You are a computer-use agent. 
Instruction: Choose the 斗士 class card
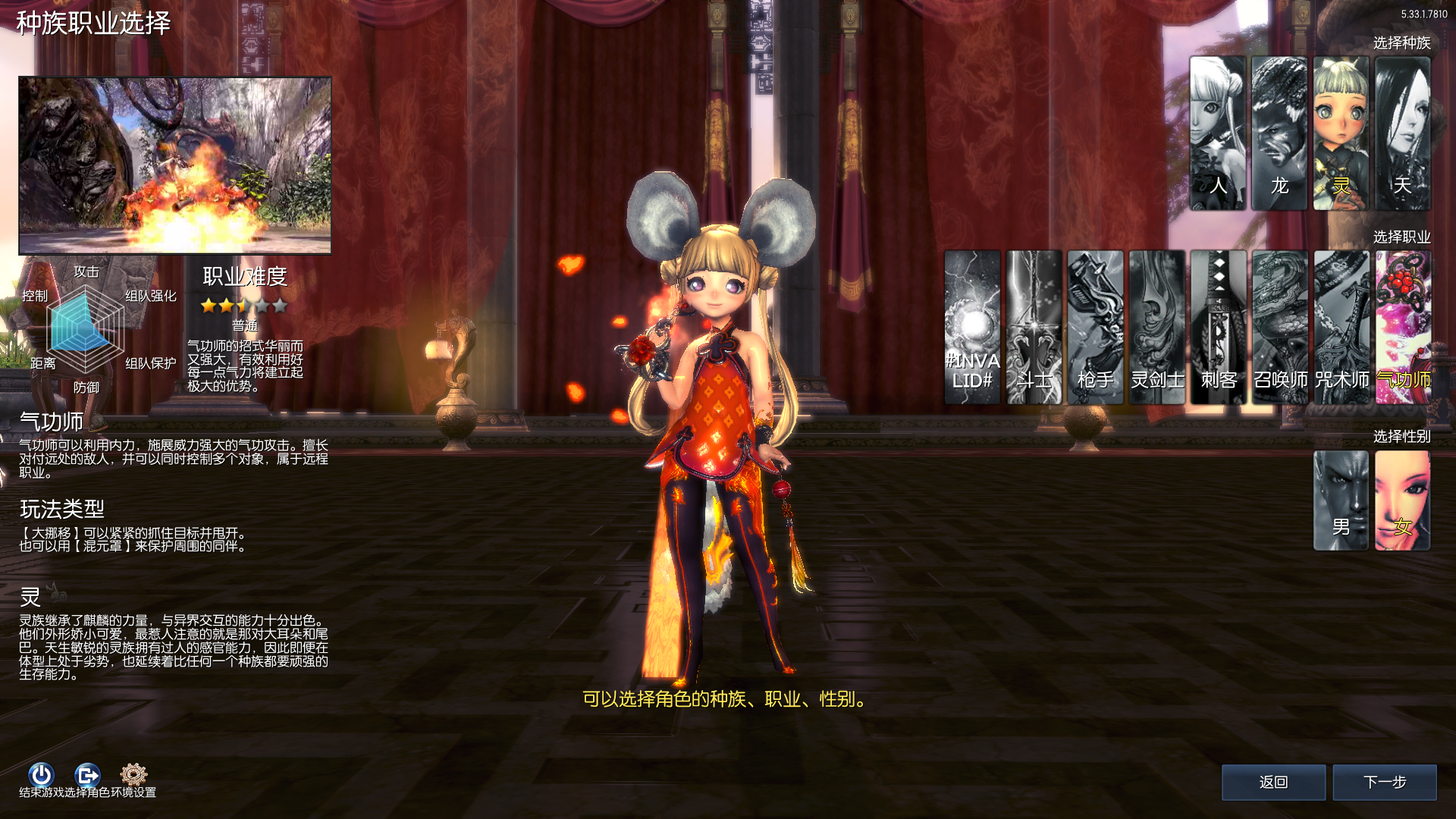coord(1034,327)
